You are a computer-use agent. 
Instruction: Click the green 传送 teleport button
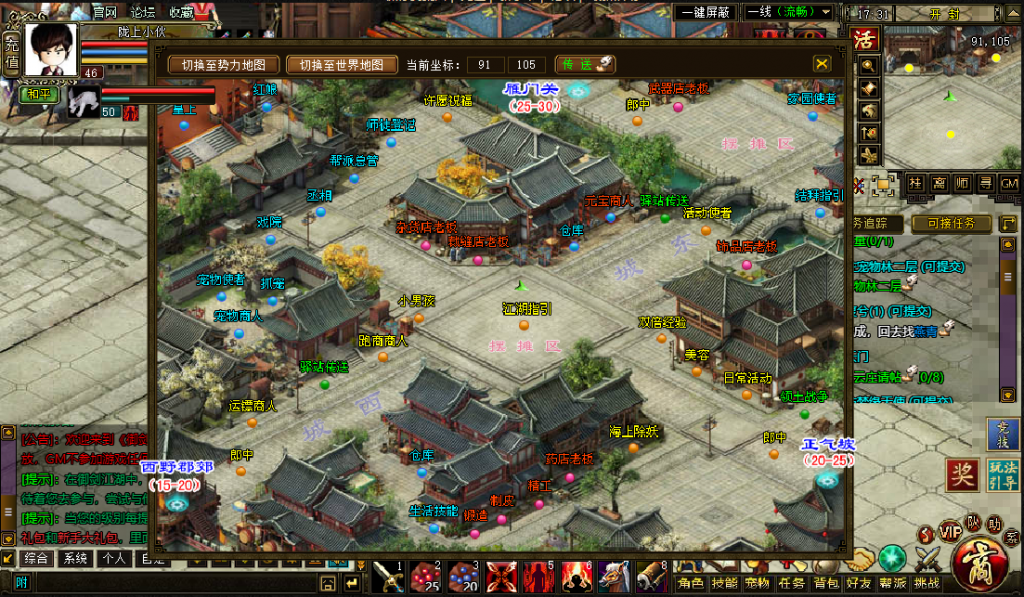tap(583, 65)
